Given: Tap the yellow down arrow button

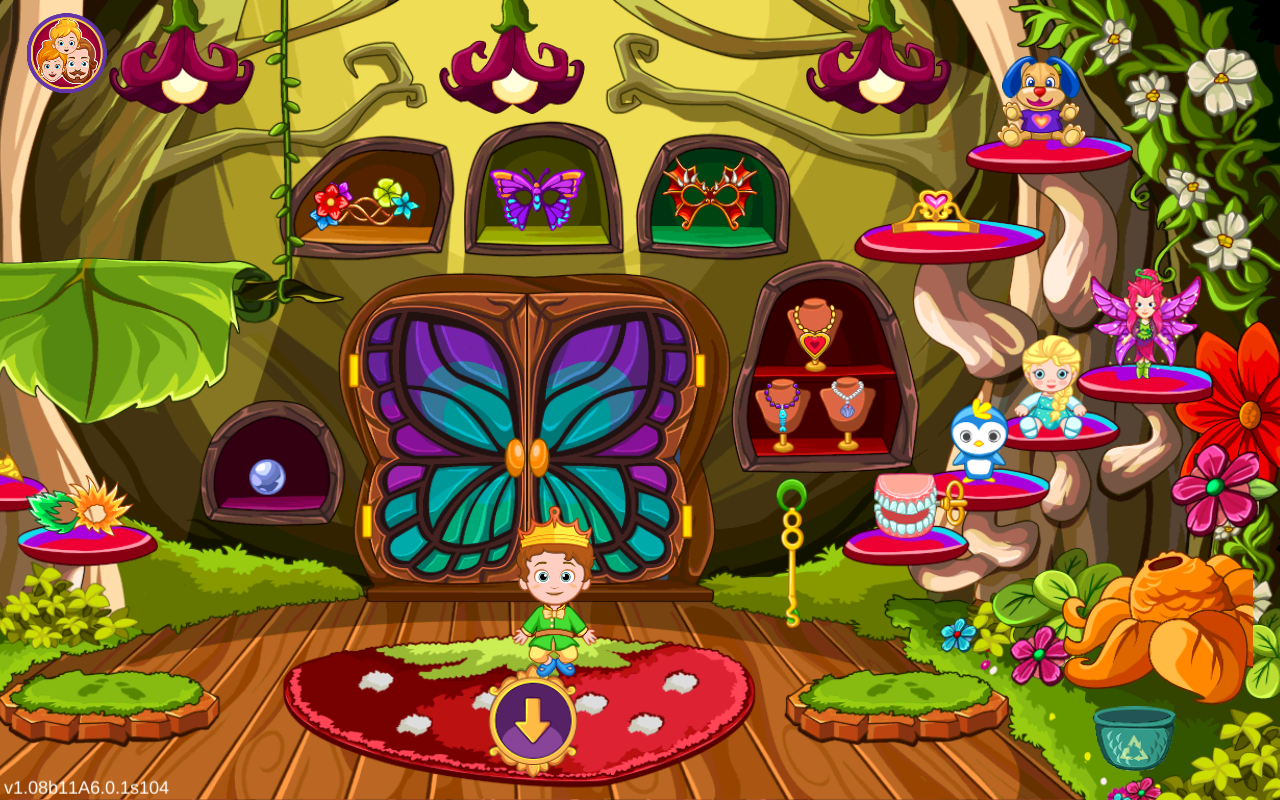Looking at the screenshot, I should click(532, 720).
